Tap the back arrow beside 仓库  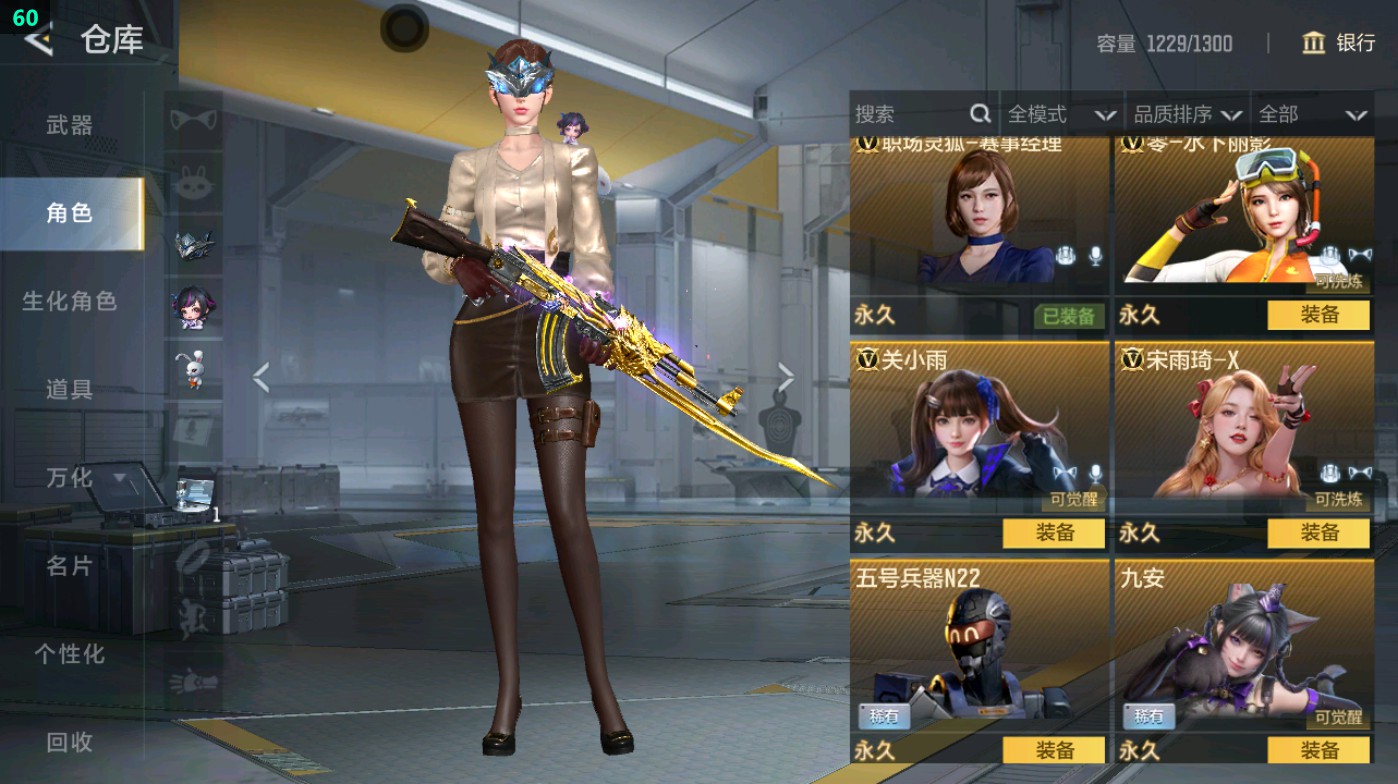point(38,42)
